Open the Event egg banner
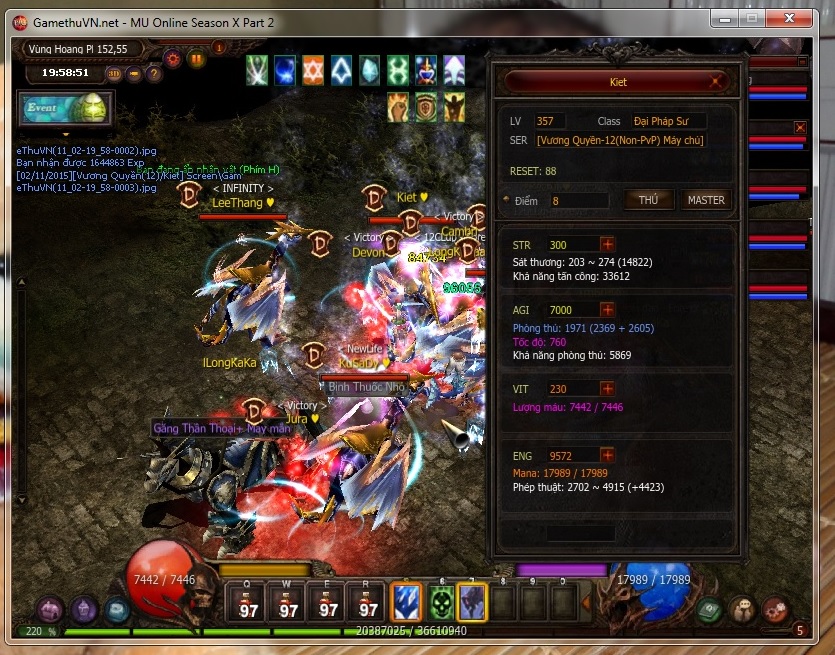The height and width of the screenshot is (655, 835). [65, 108]
